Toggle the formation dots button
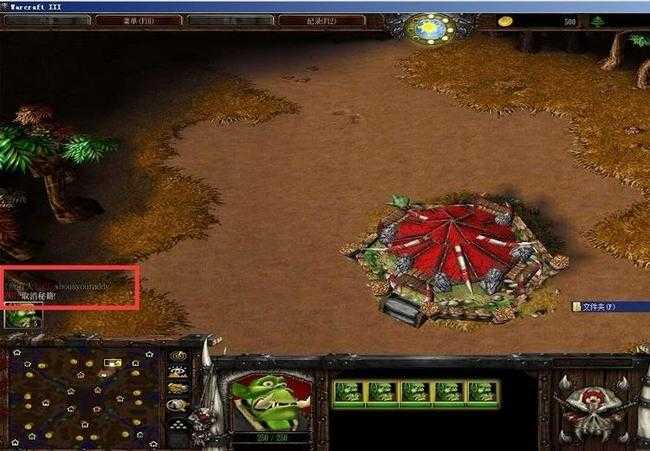 [x=179, y=423]
